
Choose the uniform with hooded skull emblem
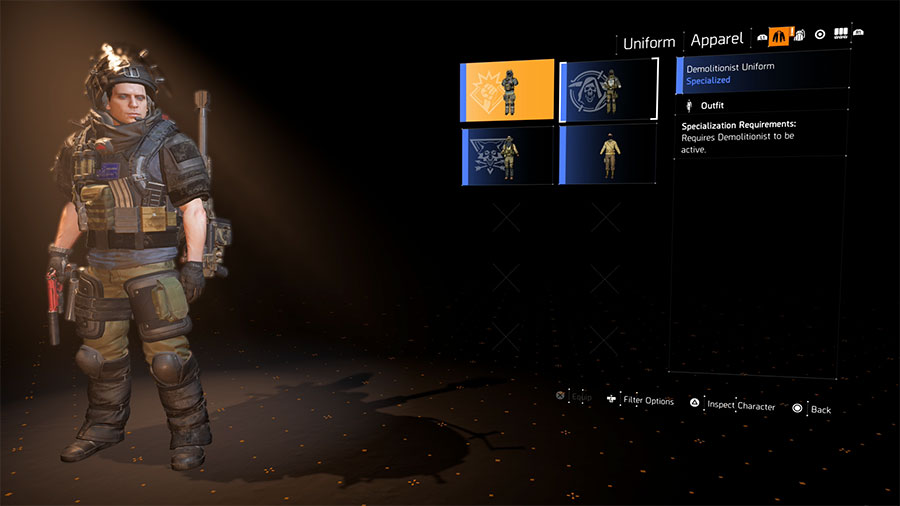(608, 90)
